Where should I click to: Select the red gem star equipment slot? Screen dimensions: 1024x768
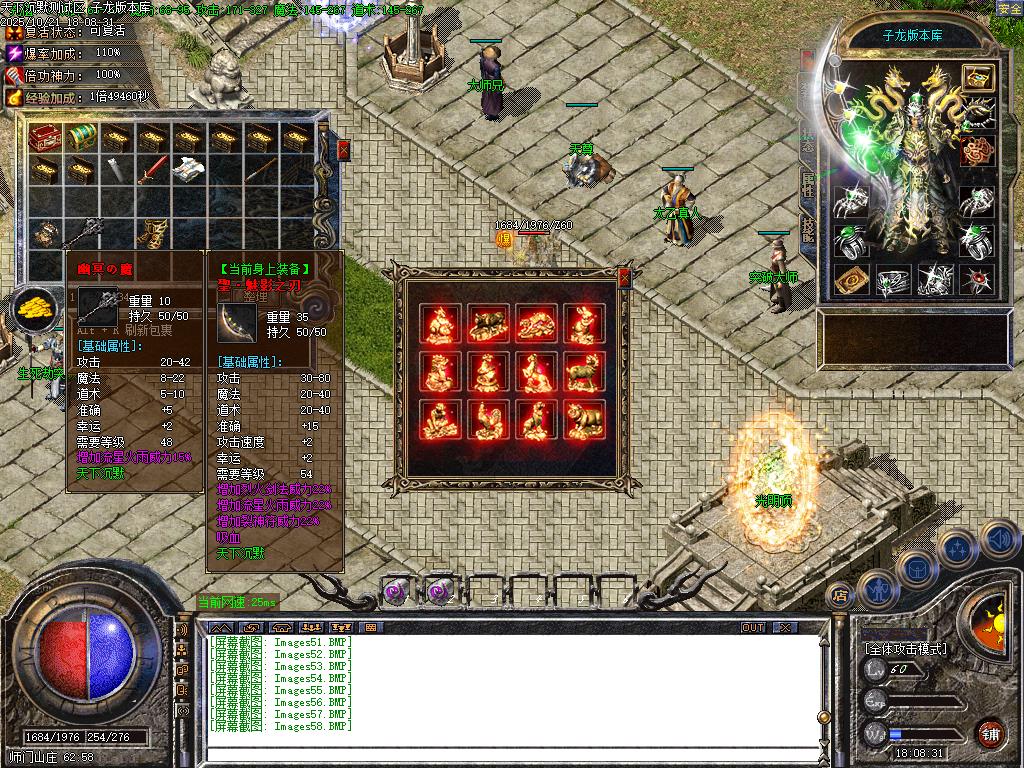coord(976,281)
